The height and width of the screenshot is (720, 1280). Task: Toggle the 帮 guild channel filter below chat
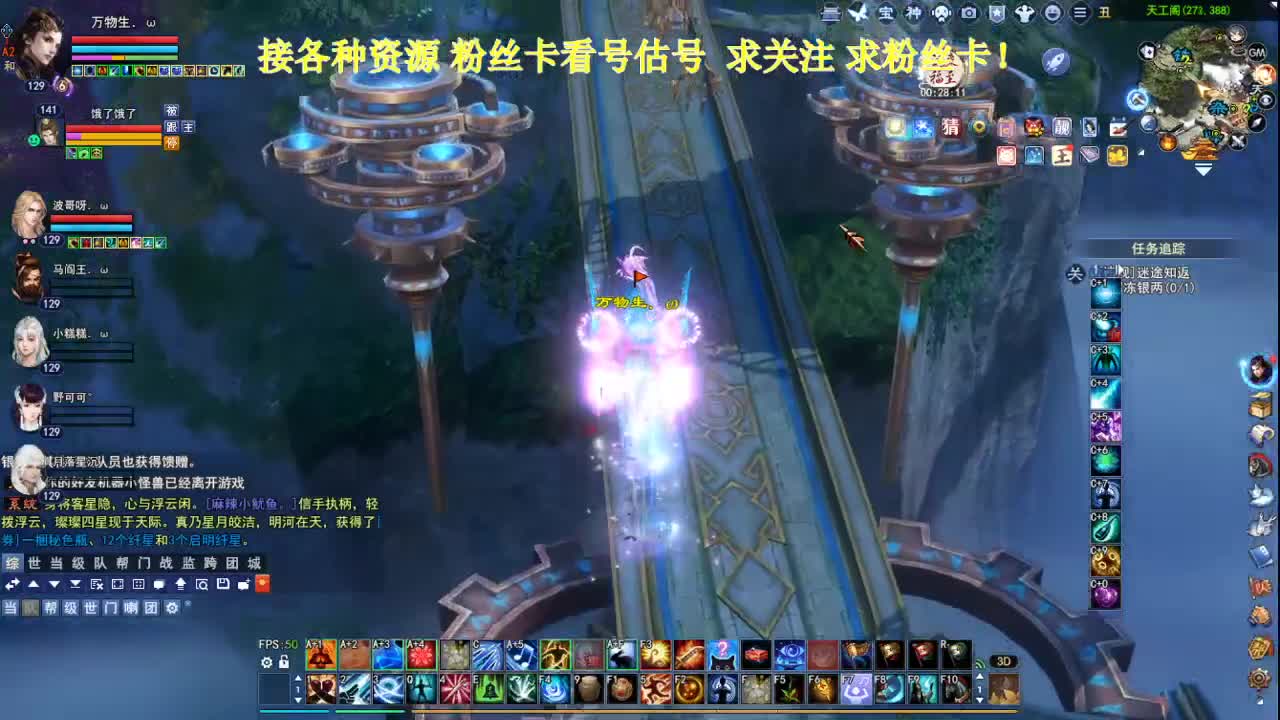point(52,607)
